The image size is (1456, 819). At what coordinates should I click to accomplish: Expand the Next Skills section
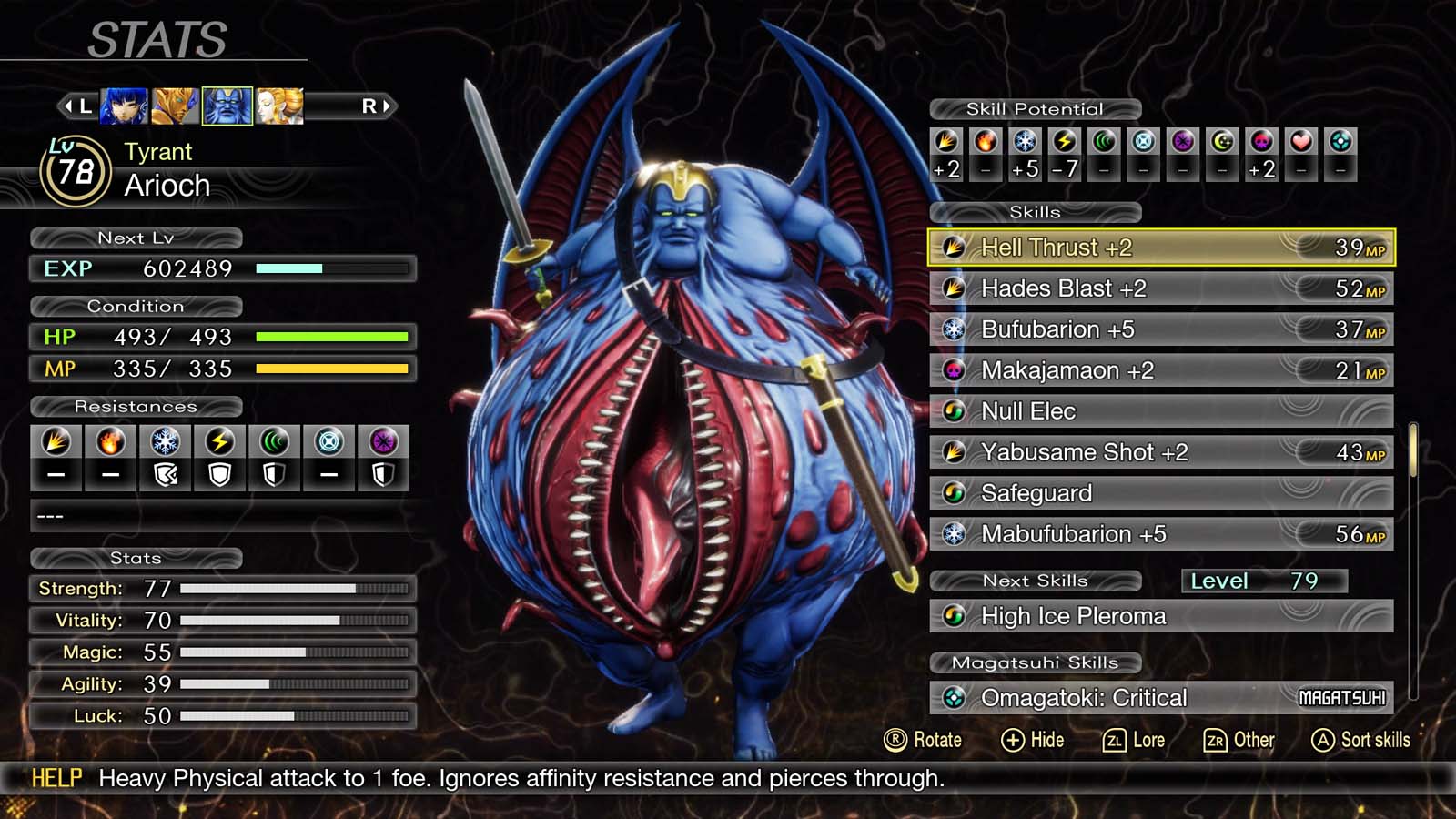pos(1036,581)
